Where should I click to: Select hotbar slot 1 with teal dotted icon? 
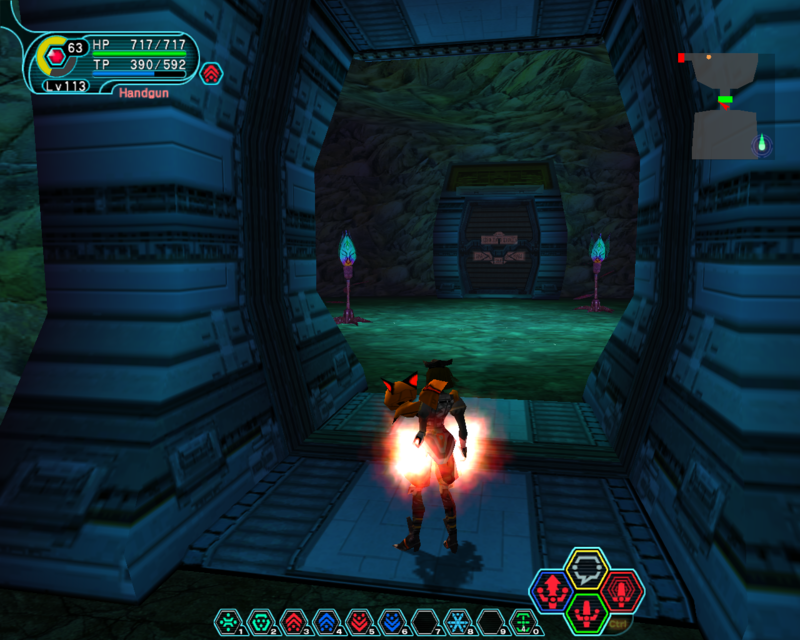tap(227, 621)
